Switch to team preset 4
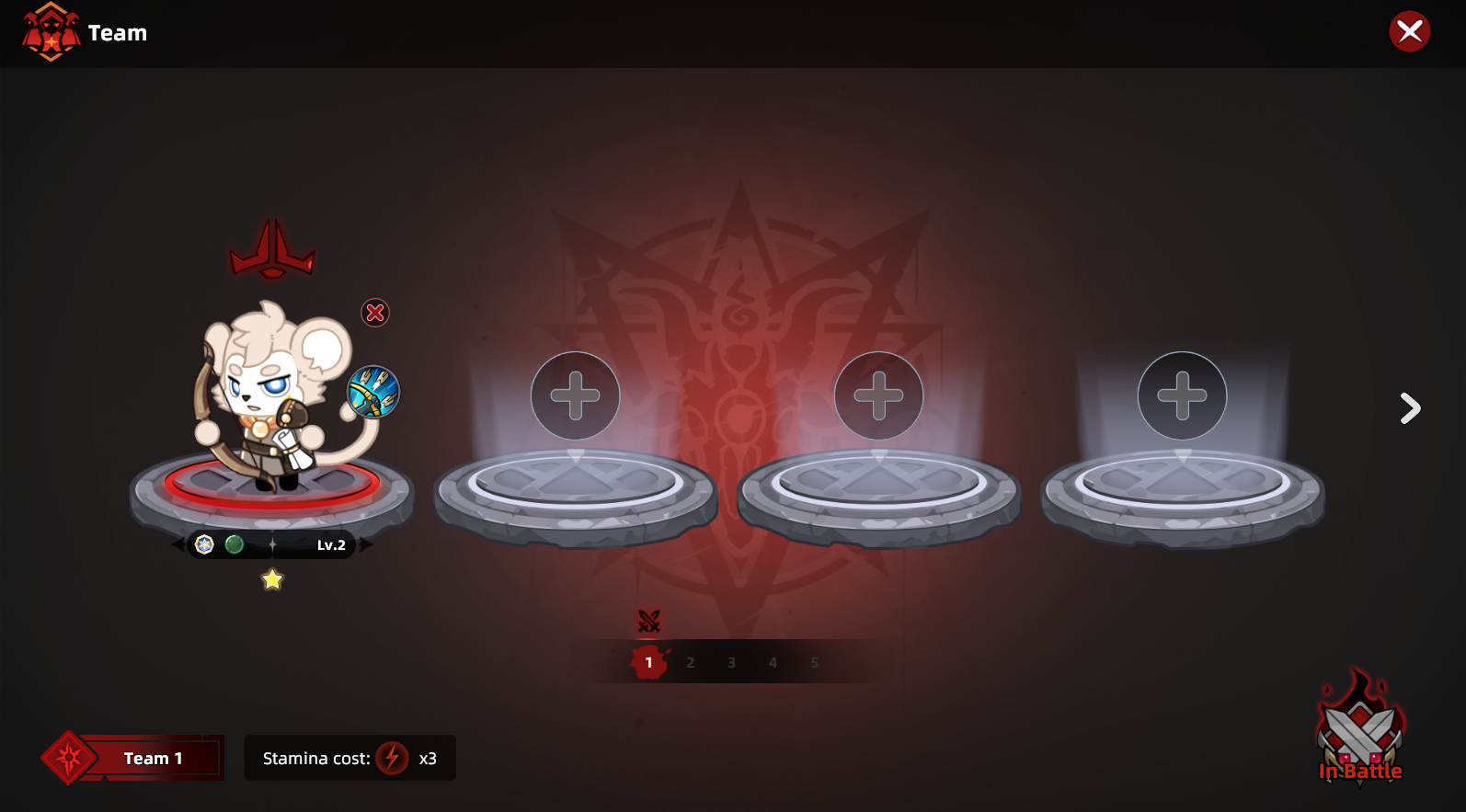 (773, 662)
